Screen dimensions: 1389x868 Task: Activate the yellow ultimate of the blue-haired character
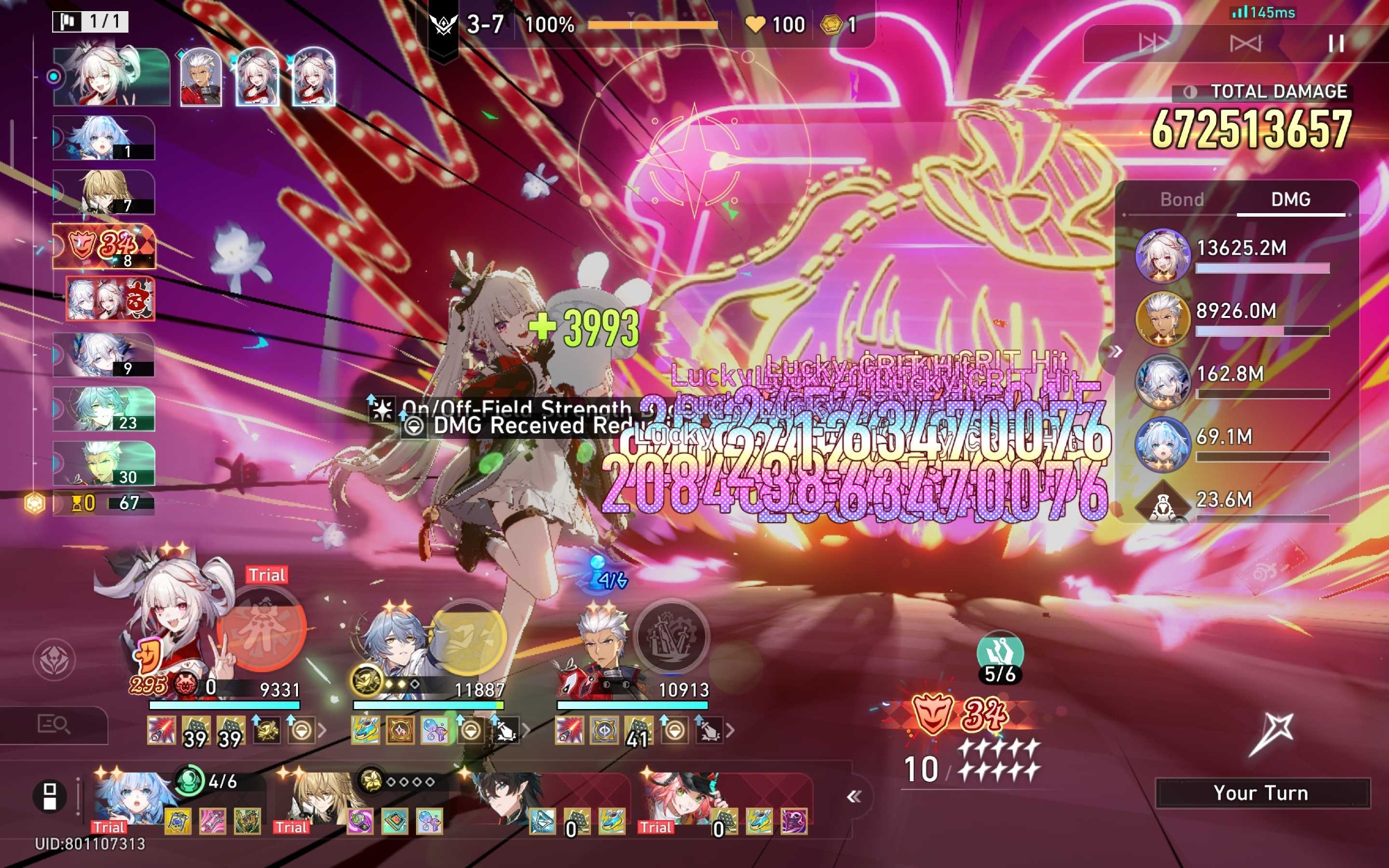click(x=467, y=637)
